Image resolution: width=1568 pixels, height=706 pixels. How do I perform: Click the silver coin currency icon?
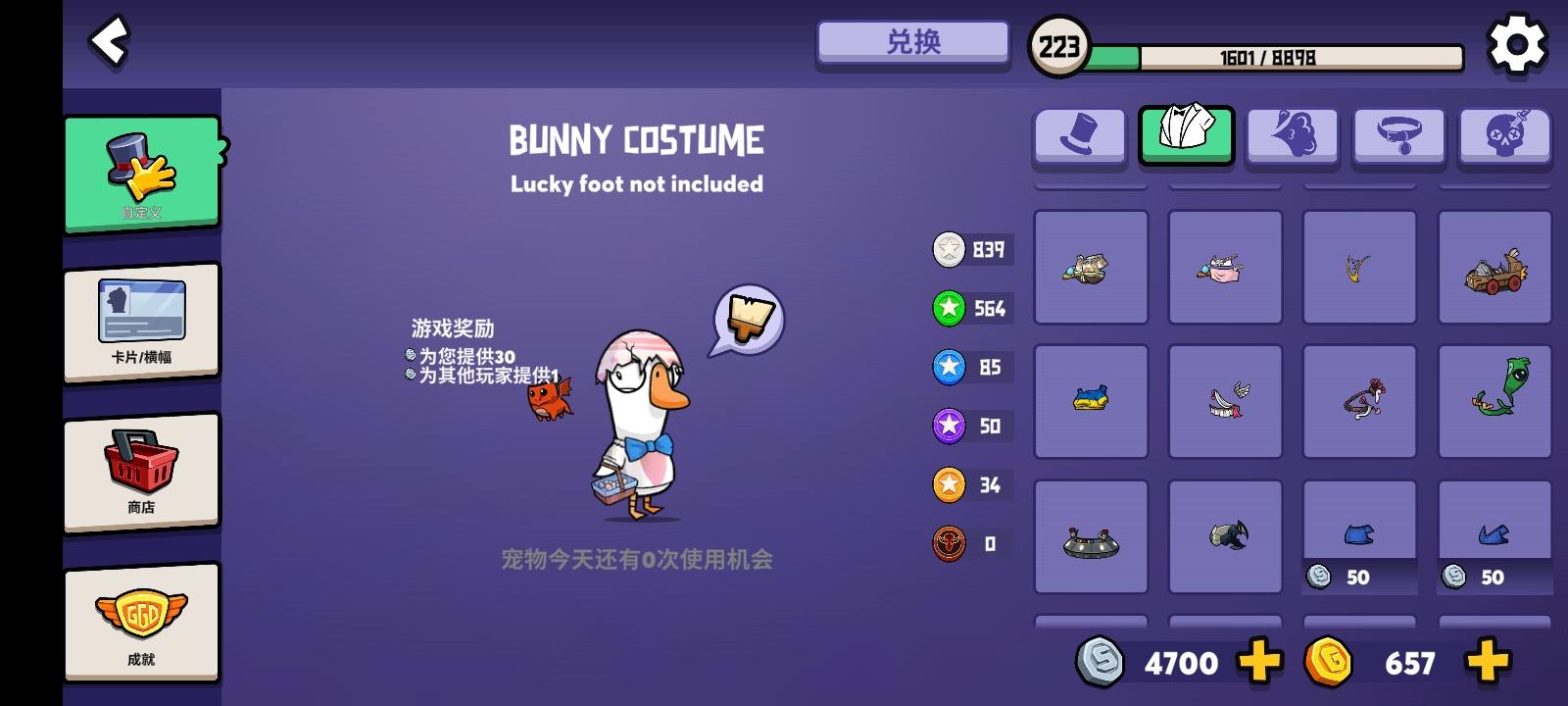click(1102, 662)
